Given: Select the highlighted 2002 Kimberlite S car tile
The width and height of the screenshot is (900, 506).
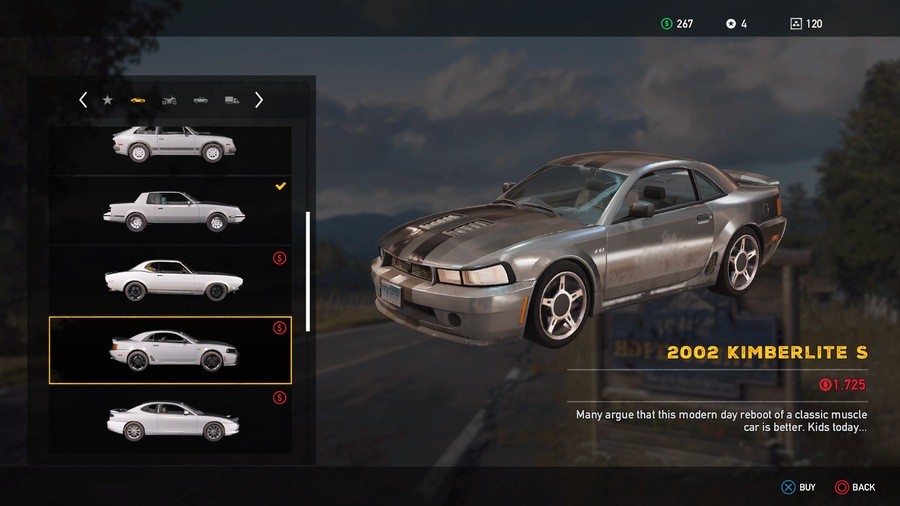Looking at the screenshot, I should (170, 350).
